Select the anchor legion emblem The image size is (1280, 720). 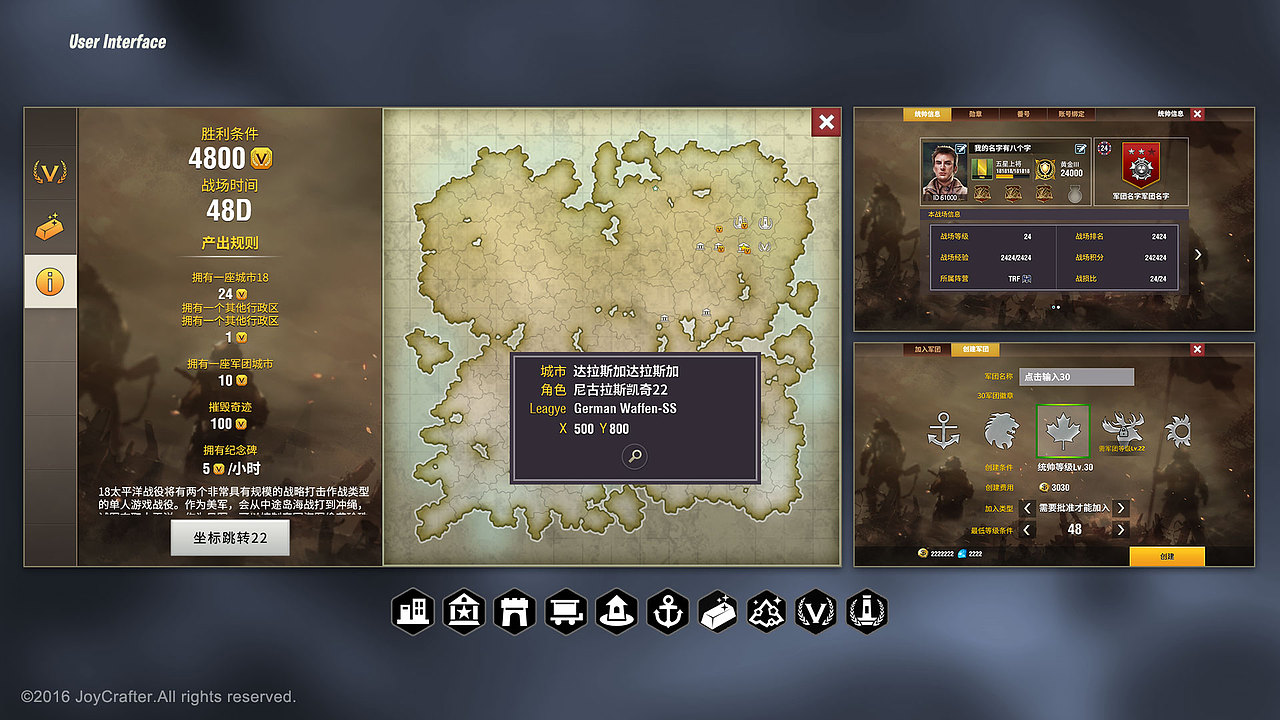[x=943, y=430]
